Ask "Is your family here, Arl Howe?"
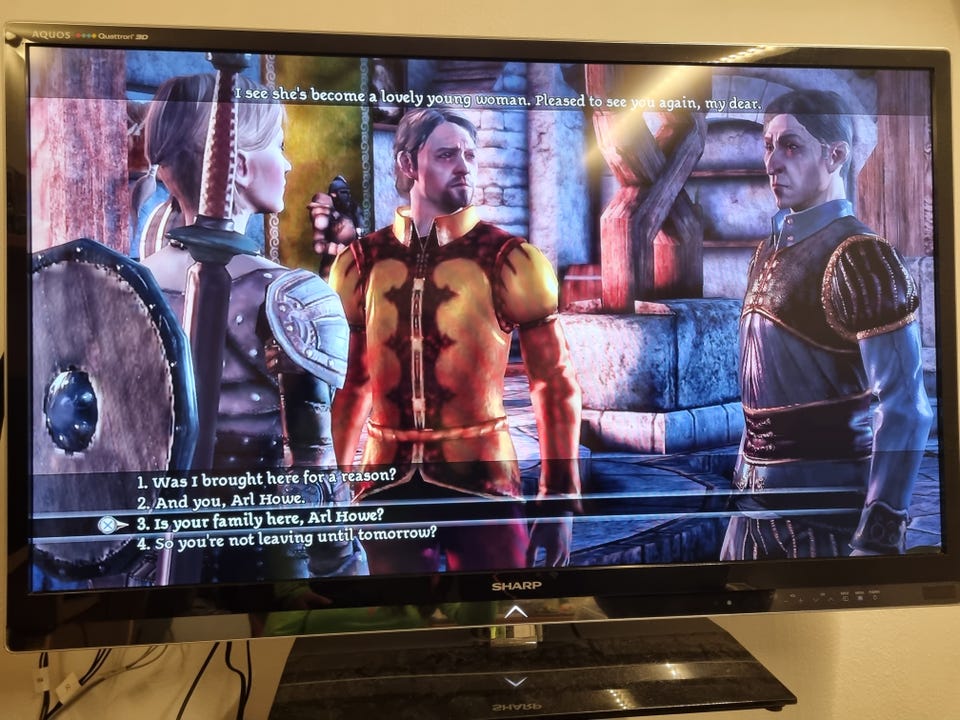 pos(260,518)
